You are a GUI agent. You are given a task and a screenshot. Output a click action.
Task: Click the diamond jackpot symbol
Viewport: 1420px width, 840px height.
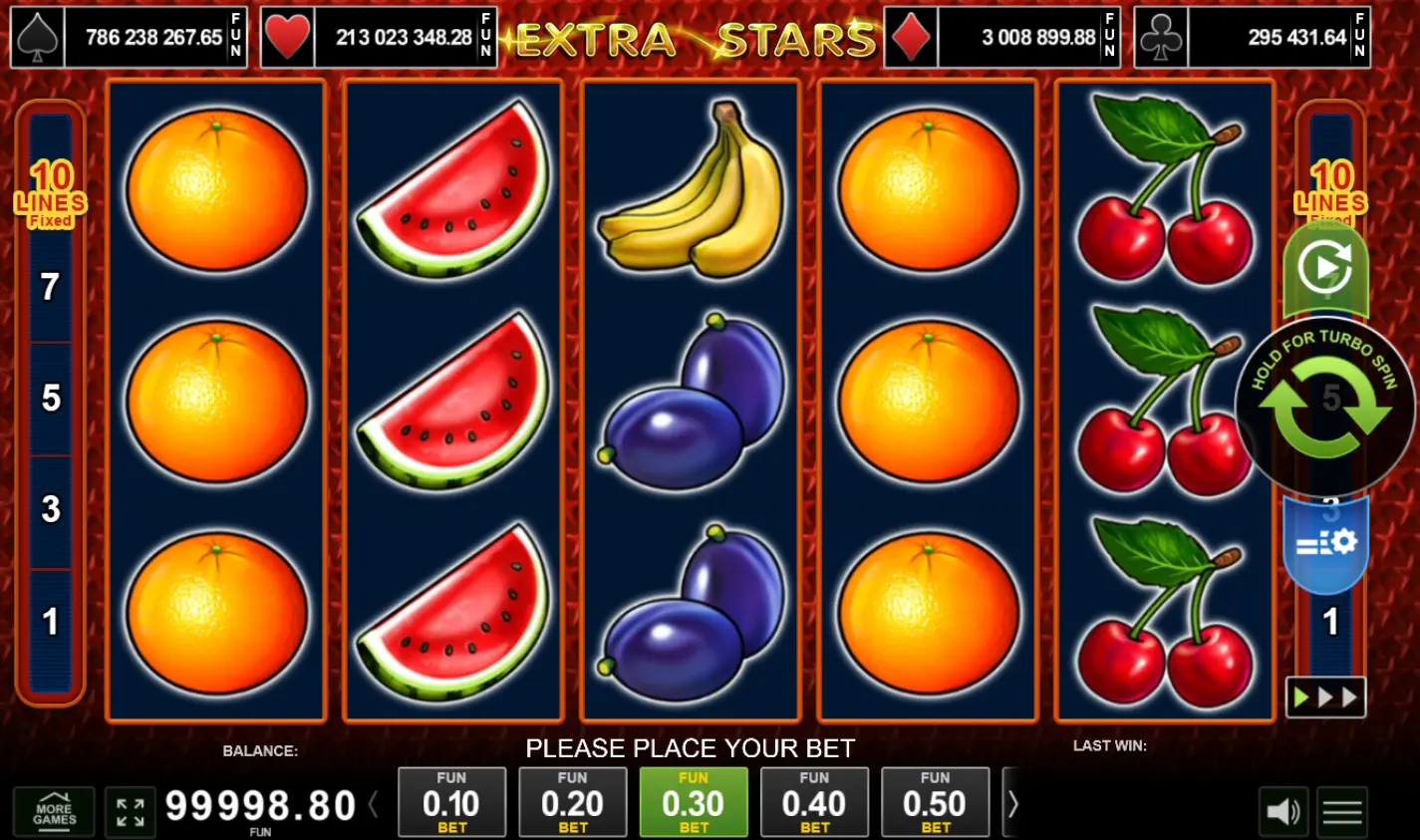(910, 37)
